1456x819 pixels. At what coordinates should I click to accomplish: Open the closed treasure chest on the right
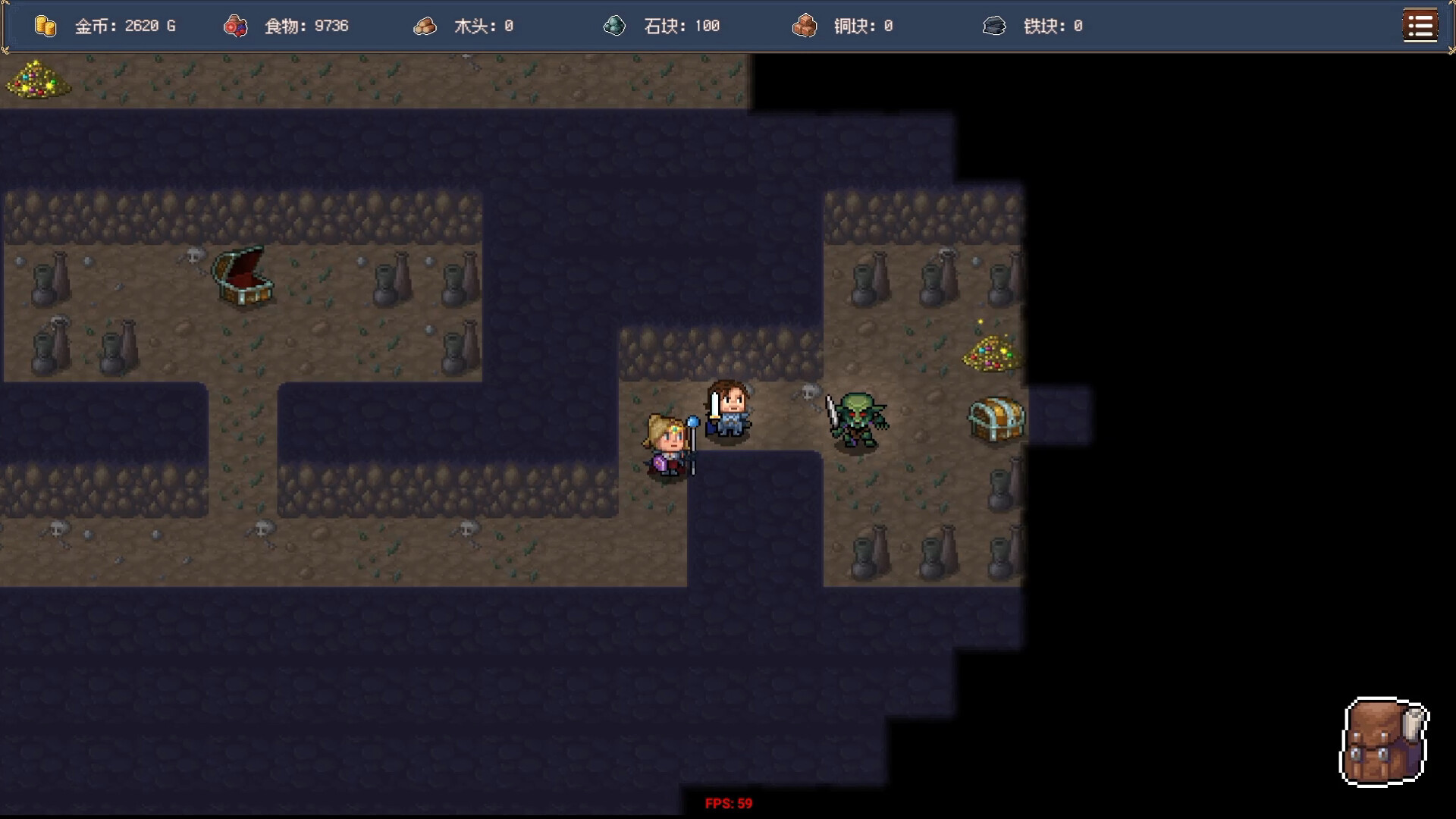click(995, 419)
